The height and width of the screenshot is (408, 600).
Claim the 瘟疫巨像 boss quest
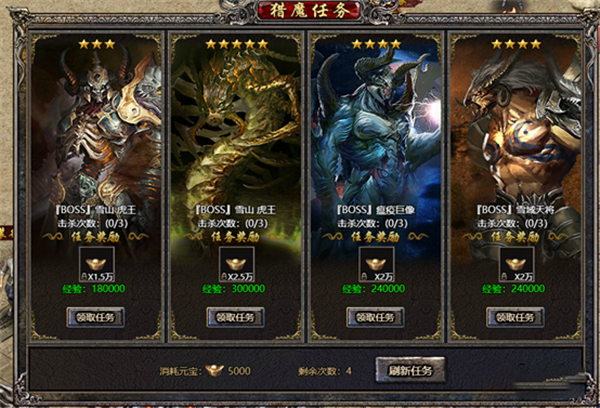coord(375,317)
